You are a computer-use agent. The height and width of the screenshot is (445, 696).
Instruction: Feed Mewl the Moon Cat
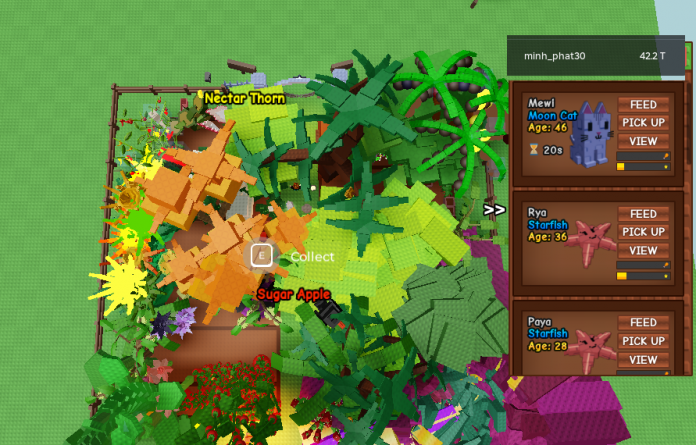[x=643, y=105]
